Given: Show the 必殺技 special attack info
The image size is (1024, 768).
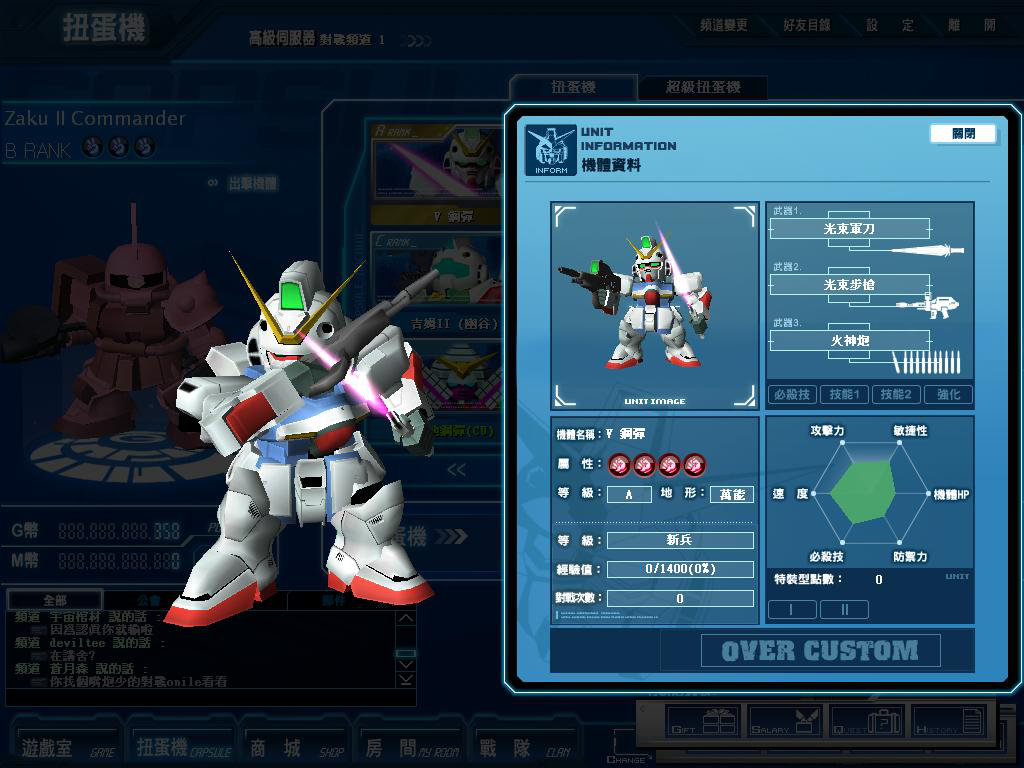Looking at the screenshot, I should pos(792,395).
